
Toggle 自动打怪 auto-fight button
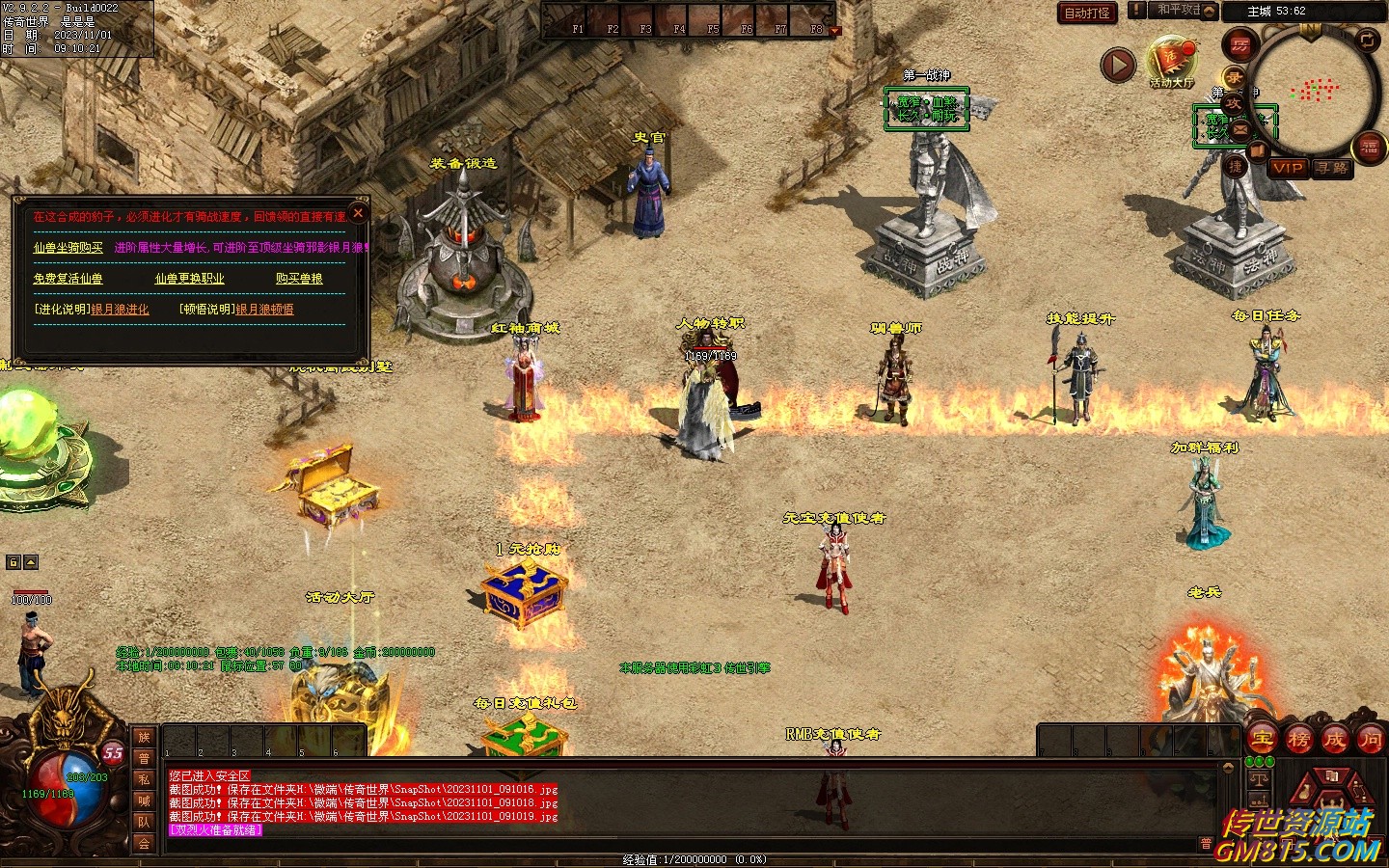[x=1087, y=13]
